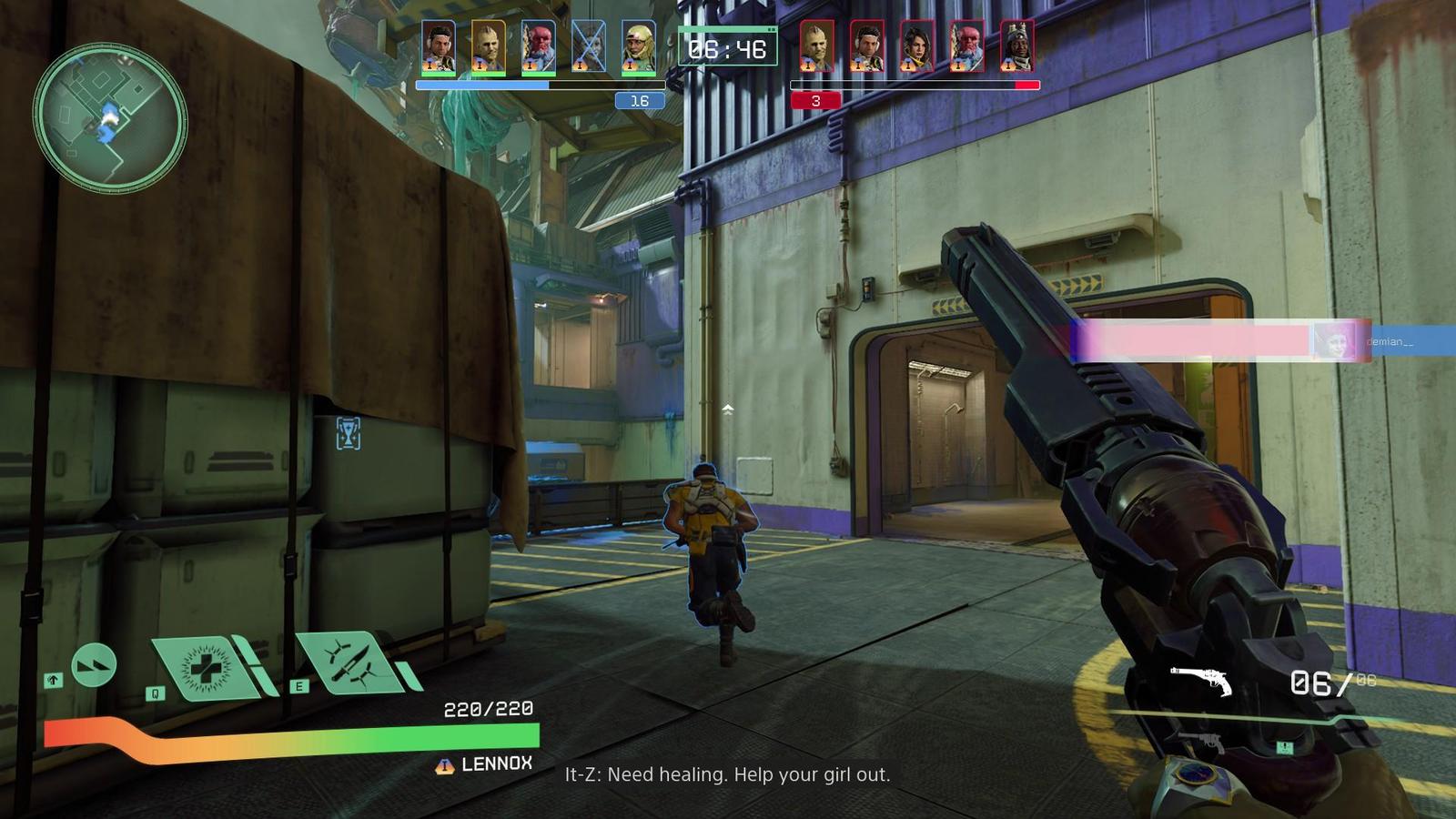Select the yellow-framed mohawk teammate portrait

coord(488,47)
